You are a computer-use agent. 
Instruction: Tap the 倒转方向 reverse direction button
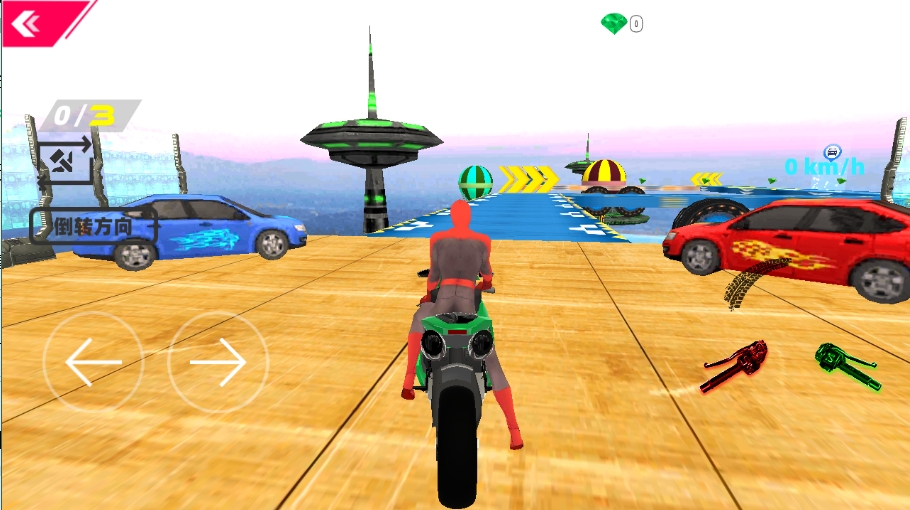94,226
